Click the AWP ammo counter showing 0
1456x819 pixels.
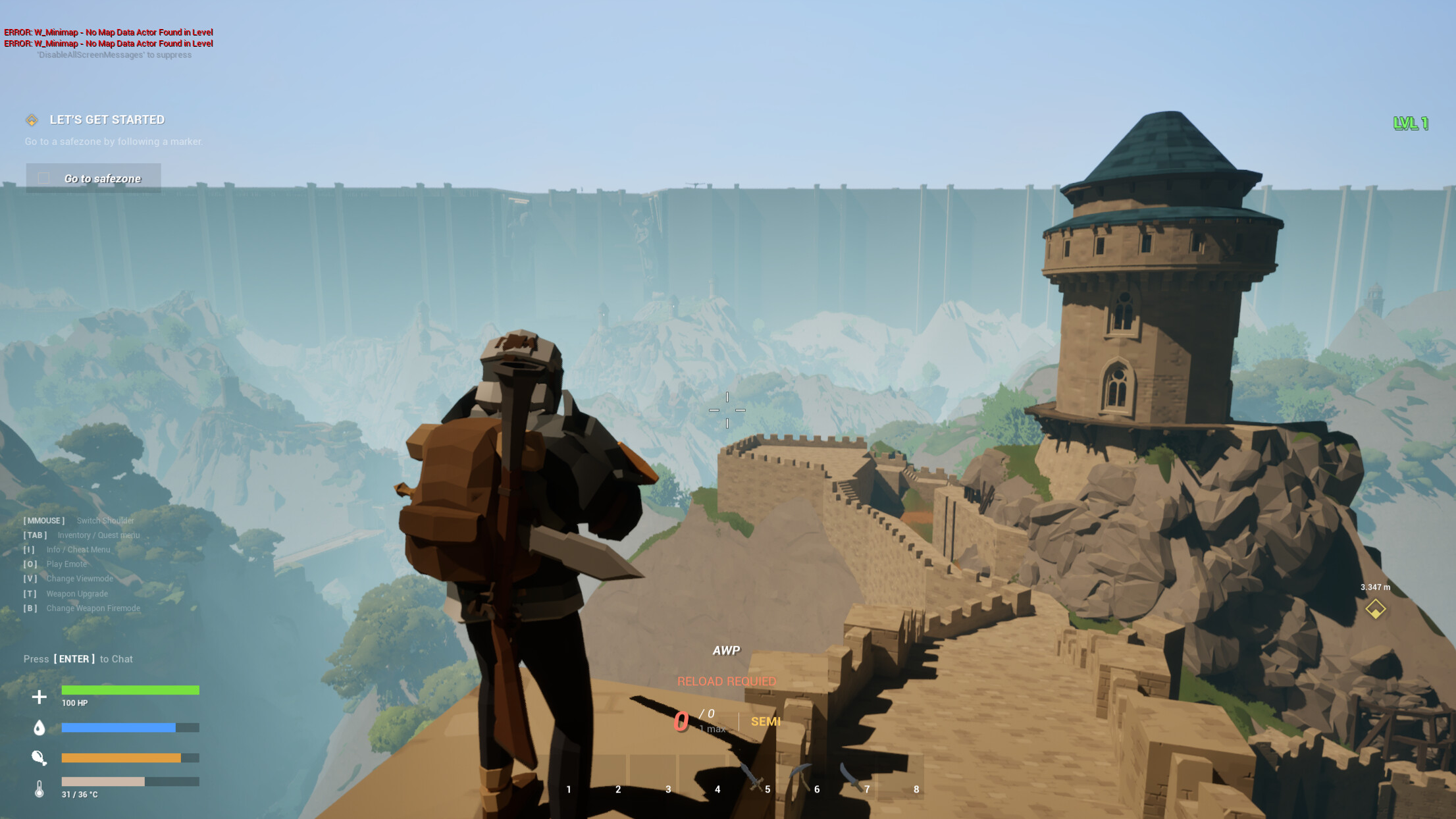[683, 722]
